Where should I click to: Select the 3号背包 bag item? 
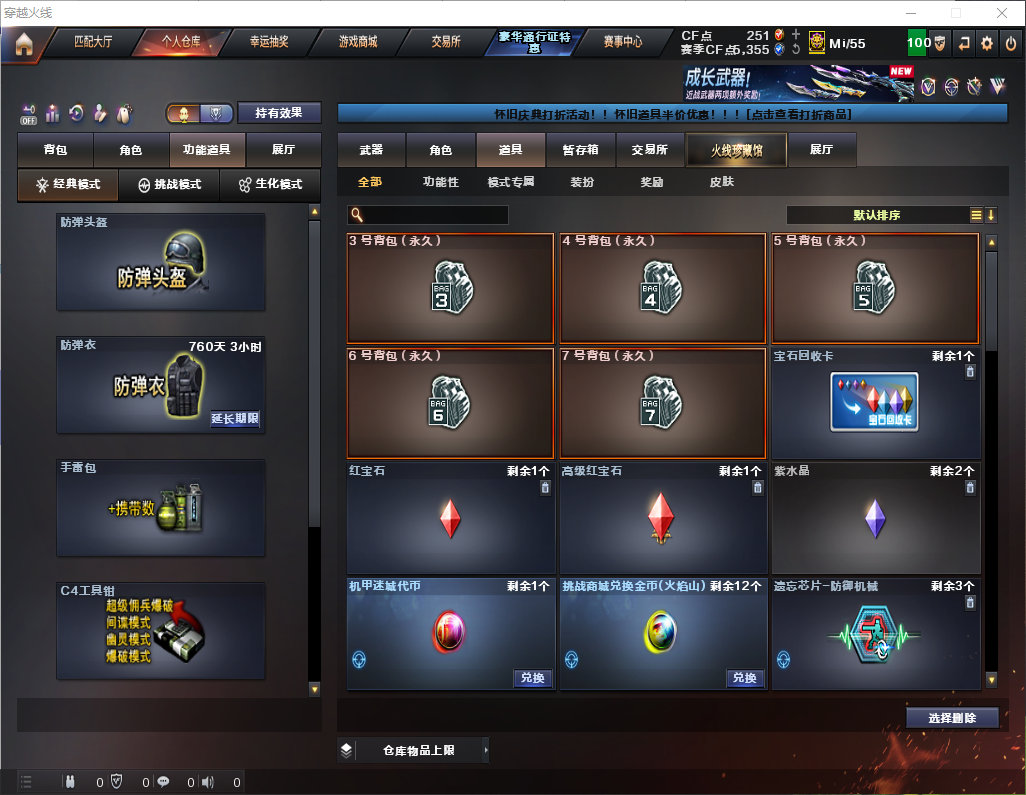pos(450,288)
